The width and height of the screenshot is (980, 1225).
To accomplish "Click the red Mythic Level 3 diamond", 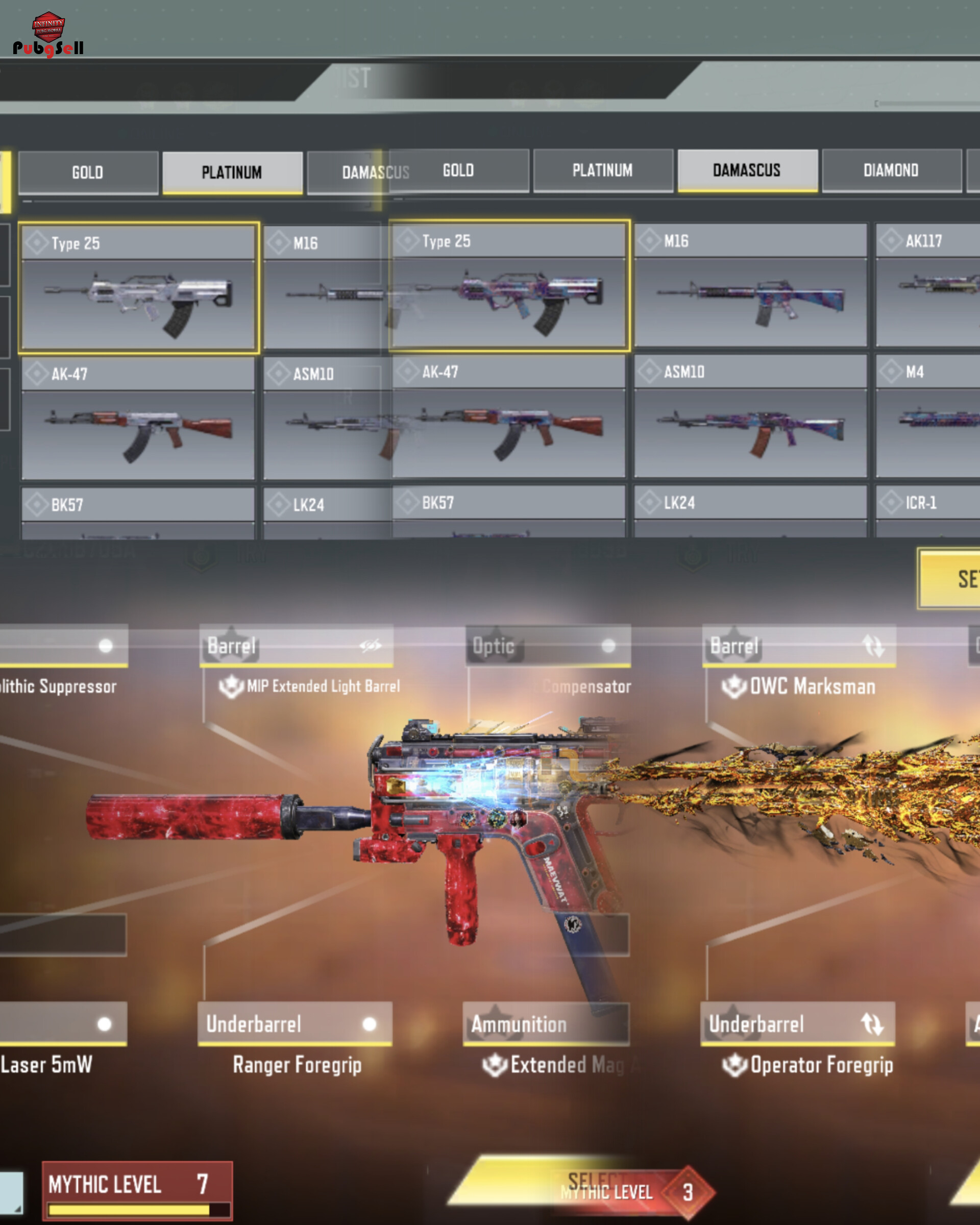I will point(688,1192).
